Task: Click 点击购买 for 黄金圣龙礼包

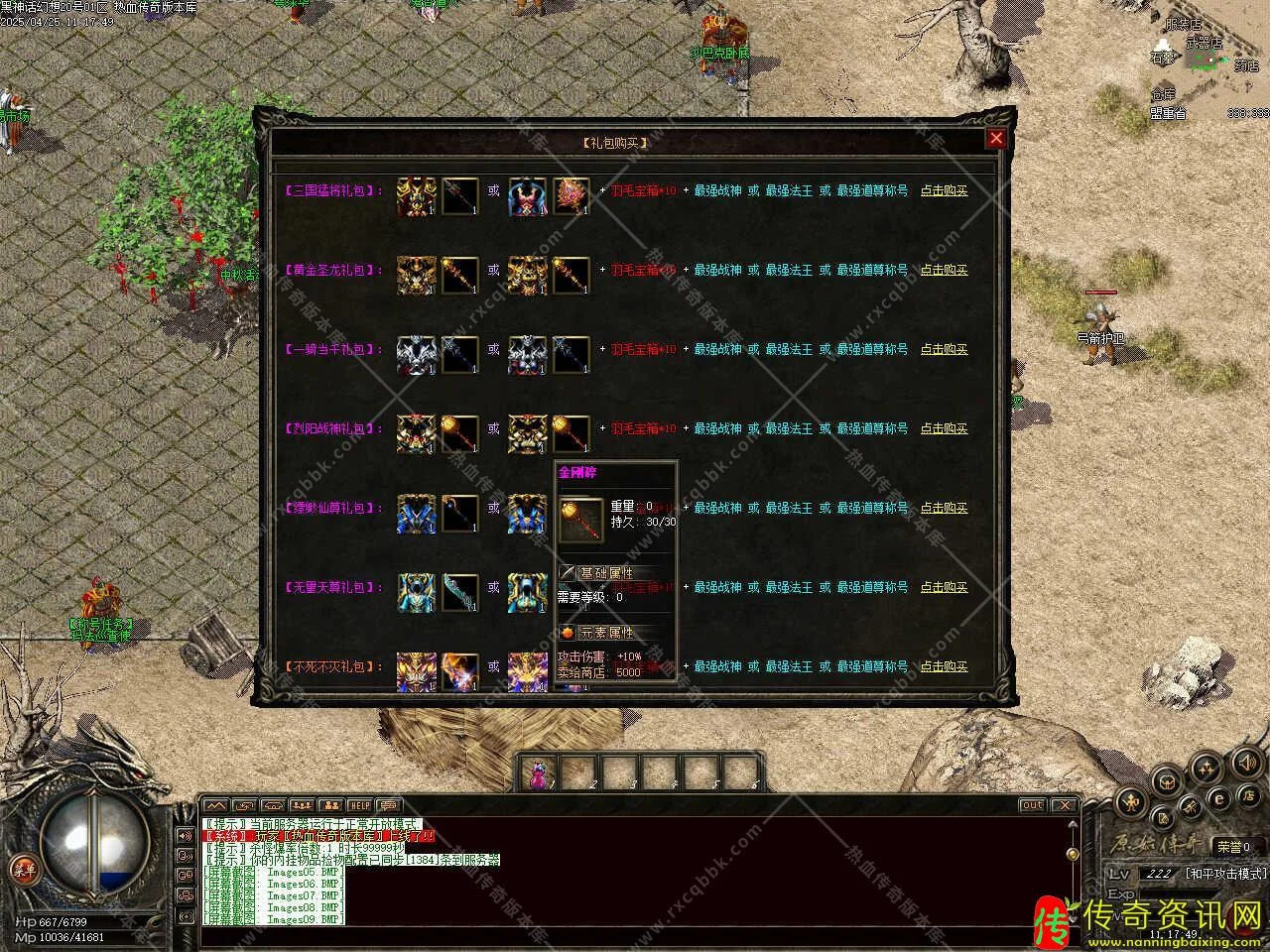Action: (x=944, y=270)
